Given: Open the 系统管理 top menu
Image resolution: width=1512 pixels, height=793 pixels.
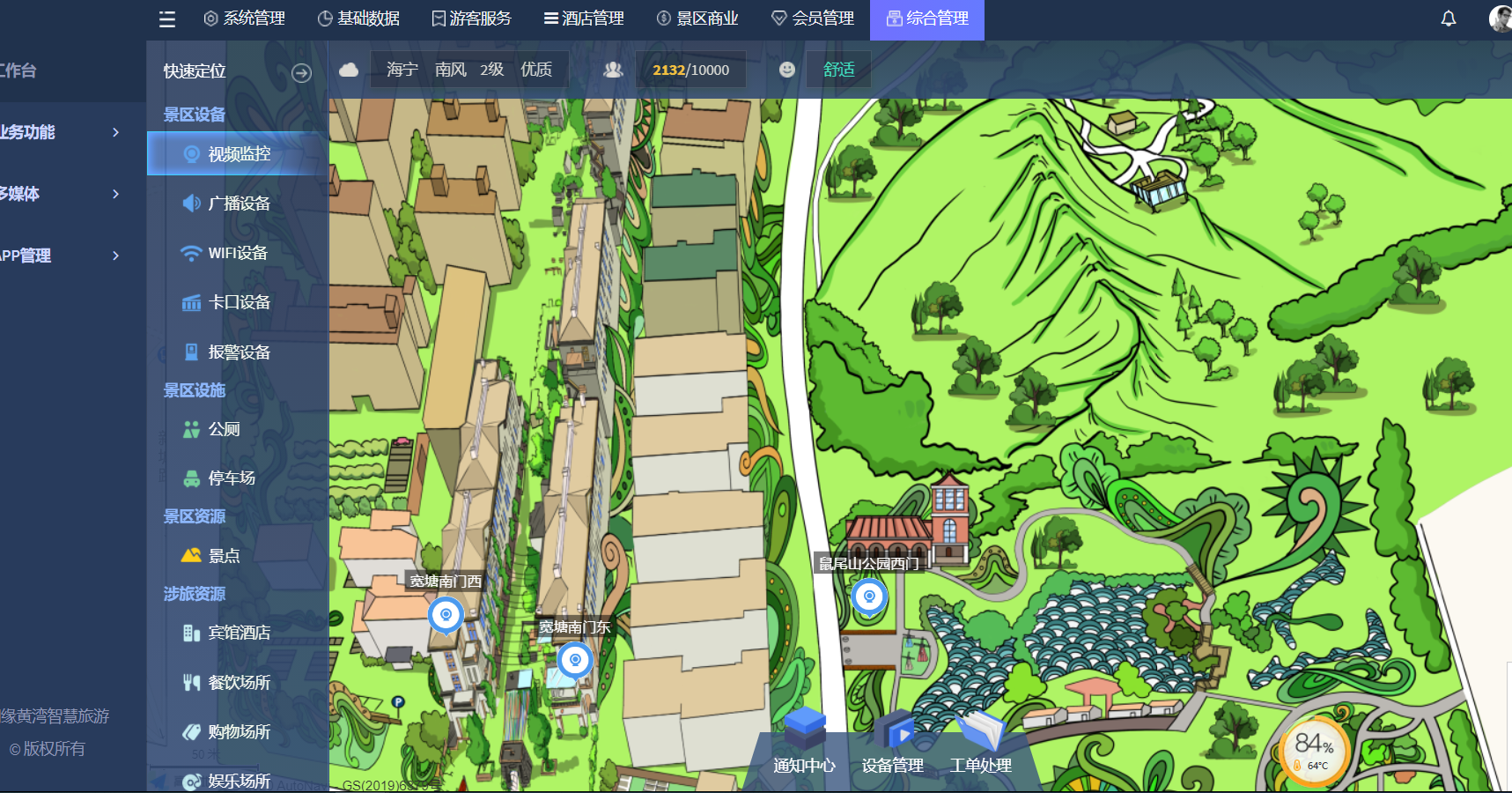Looking at the screenshot, I should tap(244, 19).
